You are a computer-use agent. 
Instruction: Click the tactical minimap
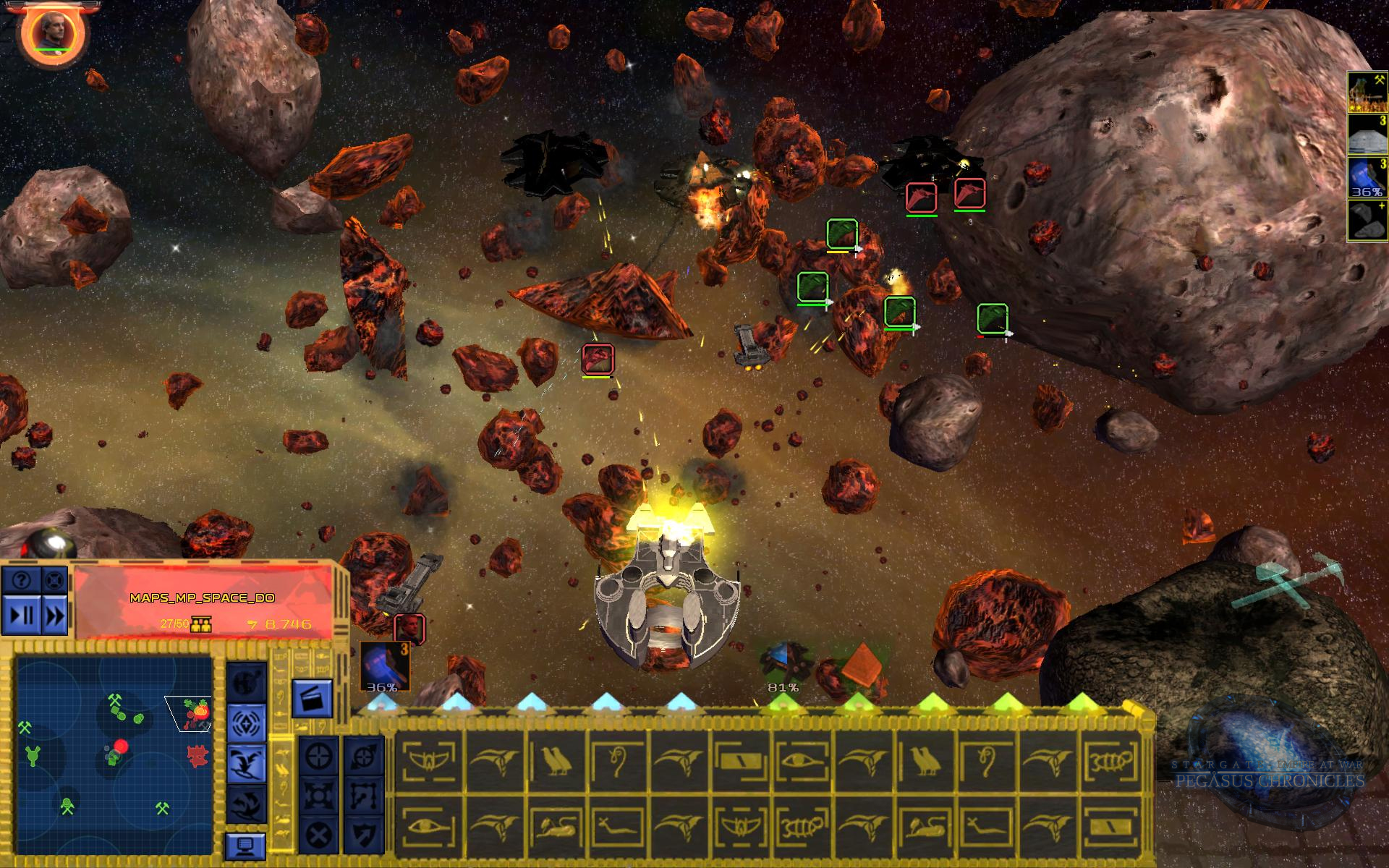[114, 744]
